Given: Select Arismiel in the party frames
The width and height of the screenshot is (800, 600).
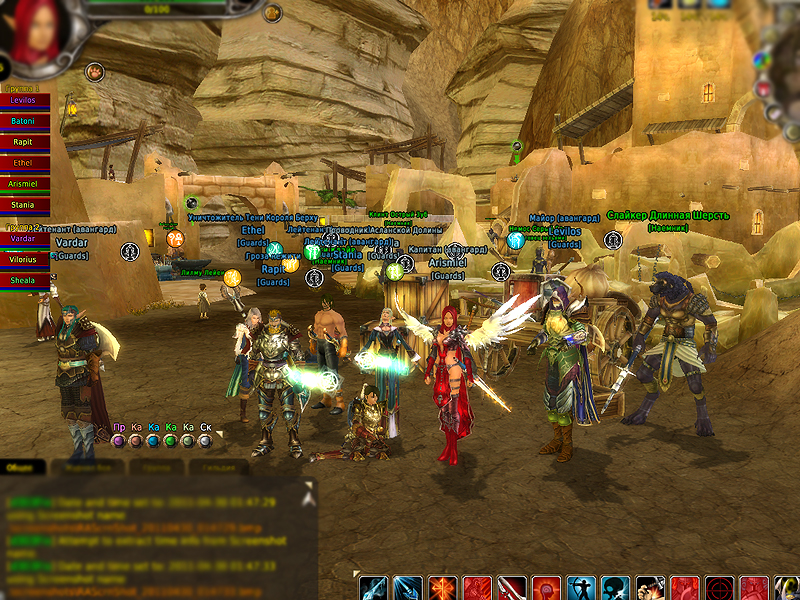Looking at the screenshot, I should (23, 184).
